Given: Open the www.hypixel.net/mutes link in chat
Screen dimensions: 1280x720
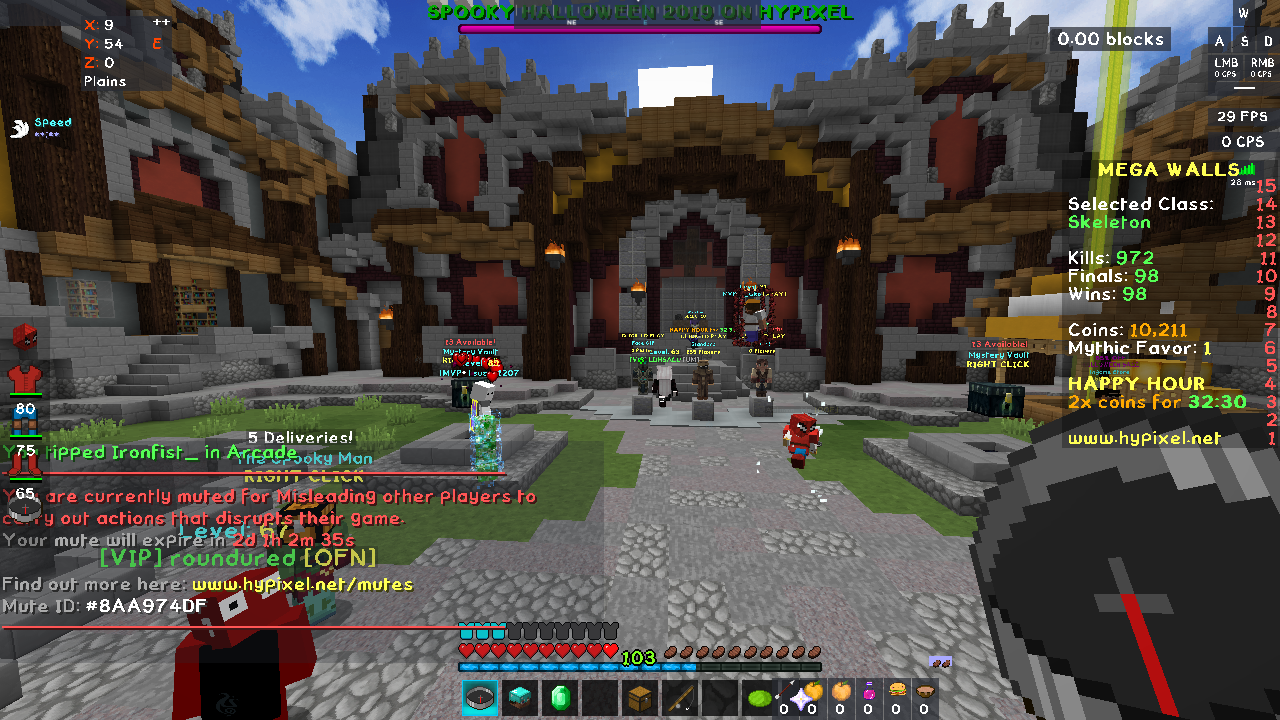Looking at the screenshot, I should tap(300, 582).
